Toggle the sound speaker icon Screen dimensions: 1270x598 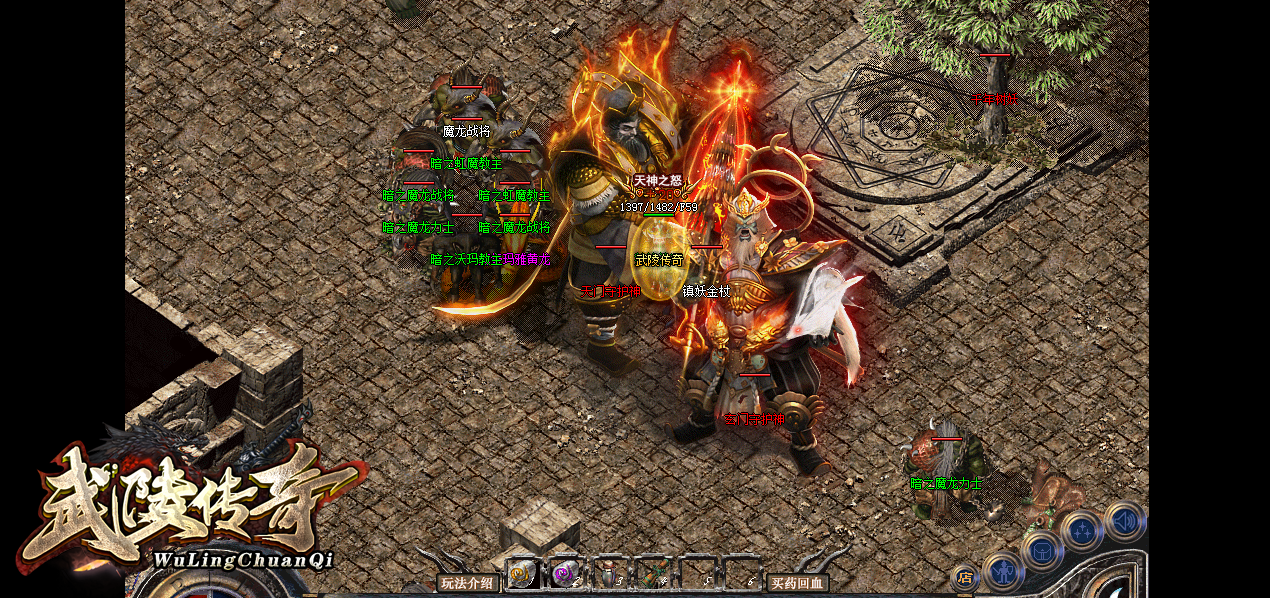coord(1125,520)
